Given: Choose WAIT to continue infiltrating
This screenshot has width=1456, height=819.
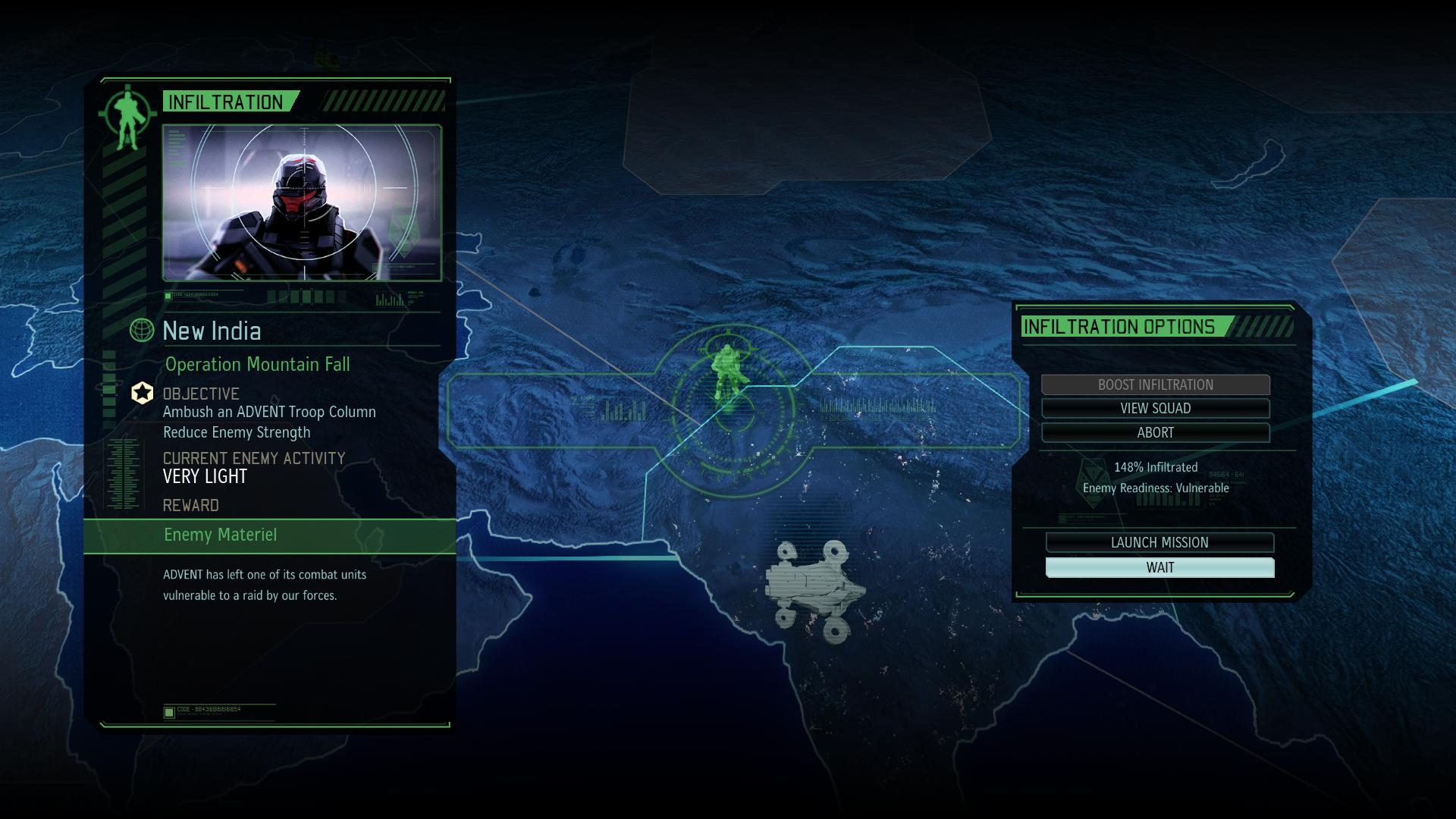Looking at the screenshot, I should [x=1159, y=567].
